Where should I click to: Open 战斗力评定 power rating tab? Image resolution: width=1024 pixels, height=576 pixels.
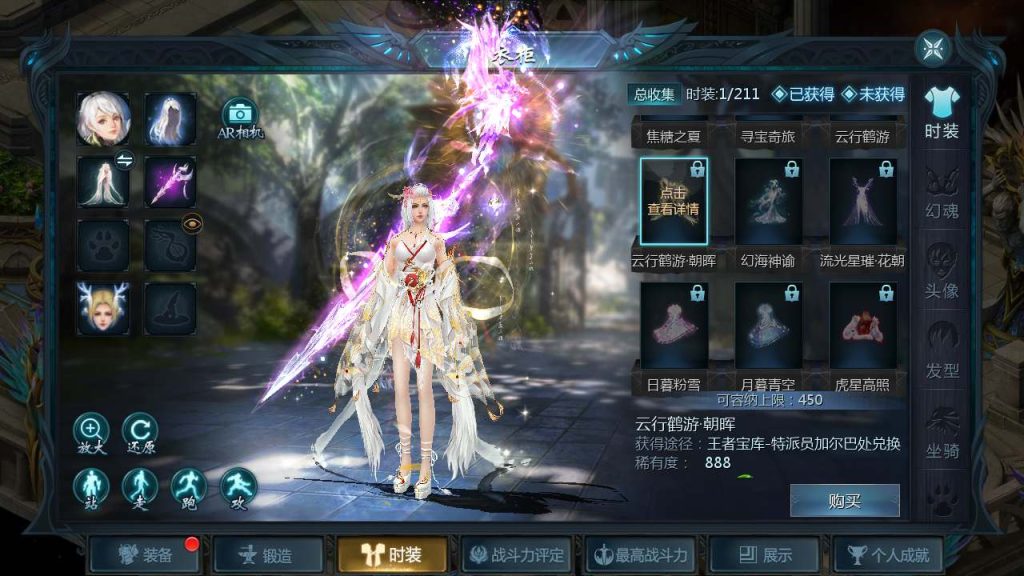tap(517, 554)
